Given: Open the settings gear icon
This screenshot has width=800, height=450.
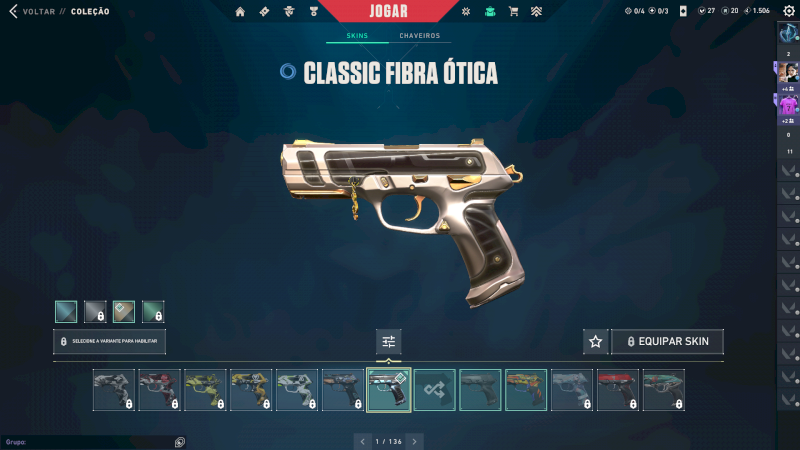Looking at the screenshot, I should click(789, 11).
